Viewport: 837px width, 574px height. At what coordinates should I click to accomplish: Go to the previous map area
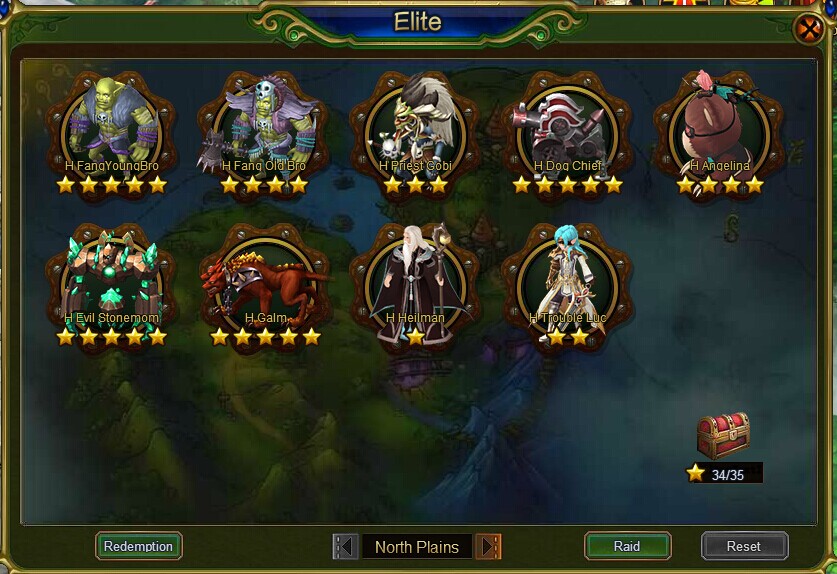[346, 546]
